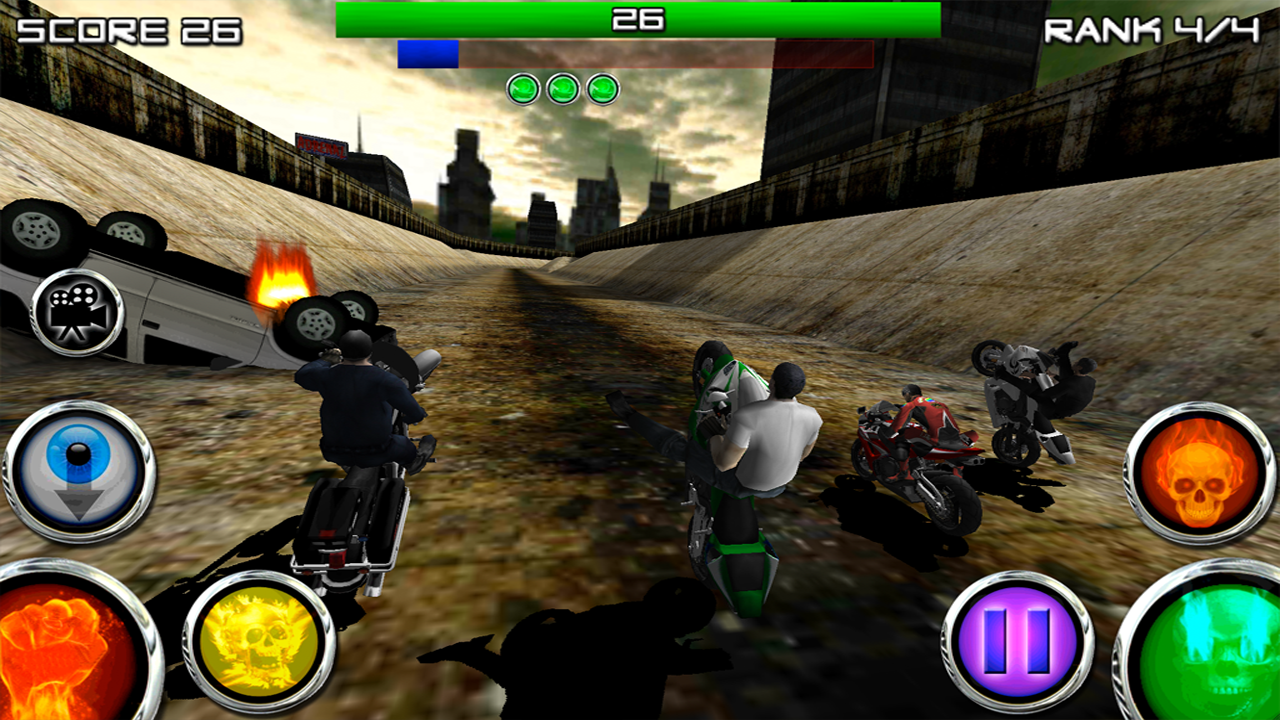Tap the third green orb icon

604,89
